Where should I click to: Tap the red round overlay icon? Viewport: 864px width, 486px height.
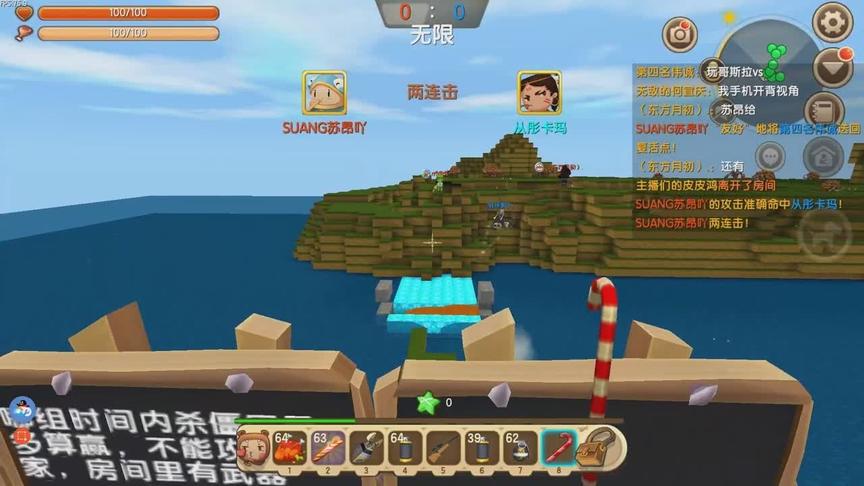(22, 436)
